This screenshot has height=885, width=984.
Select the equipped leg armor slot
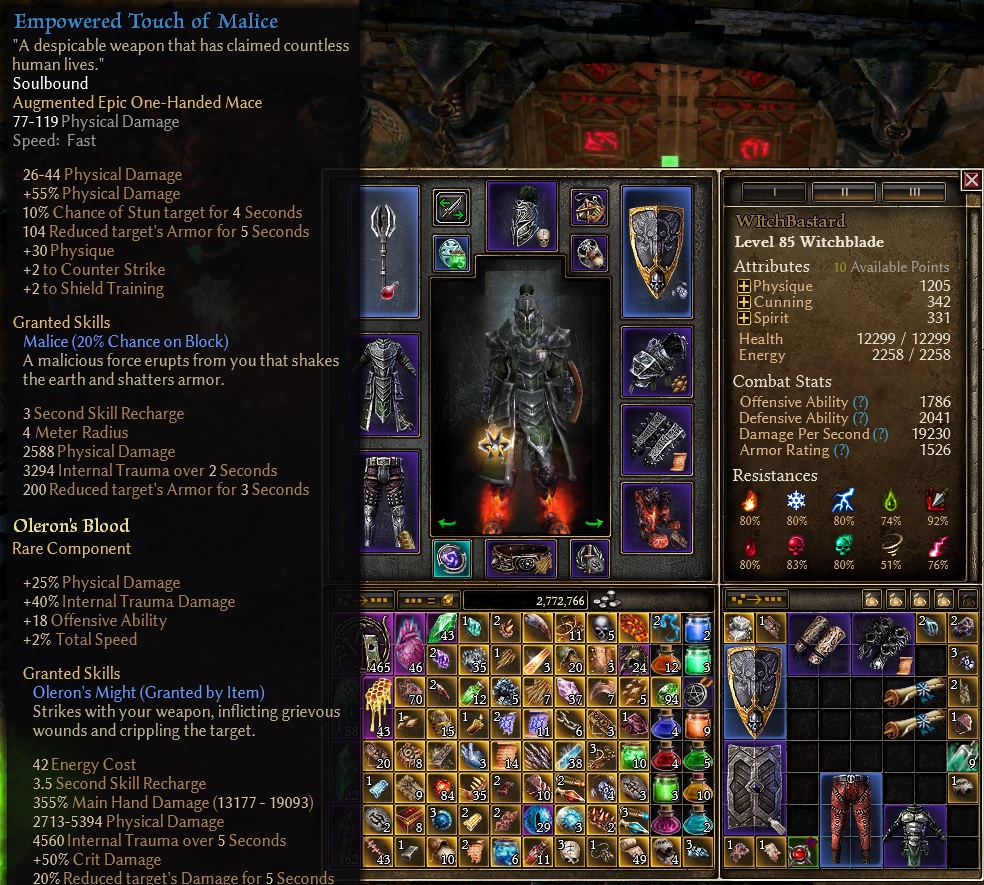385,500
